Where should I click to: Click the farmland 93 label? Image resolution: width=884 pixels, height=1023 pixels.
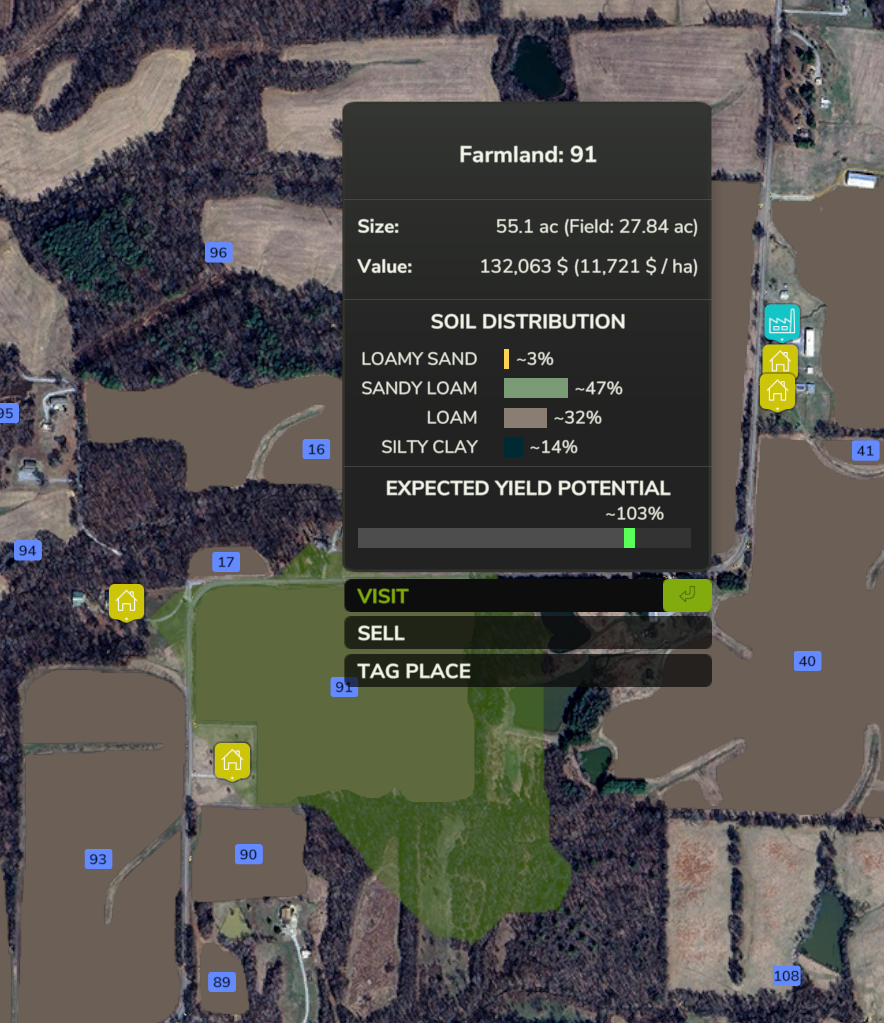[x=98, y=858]
